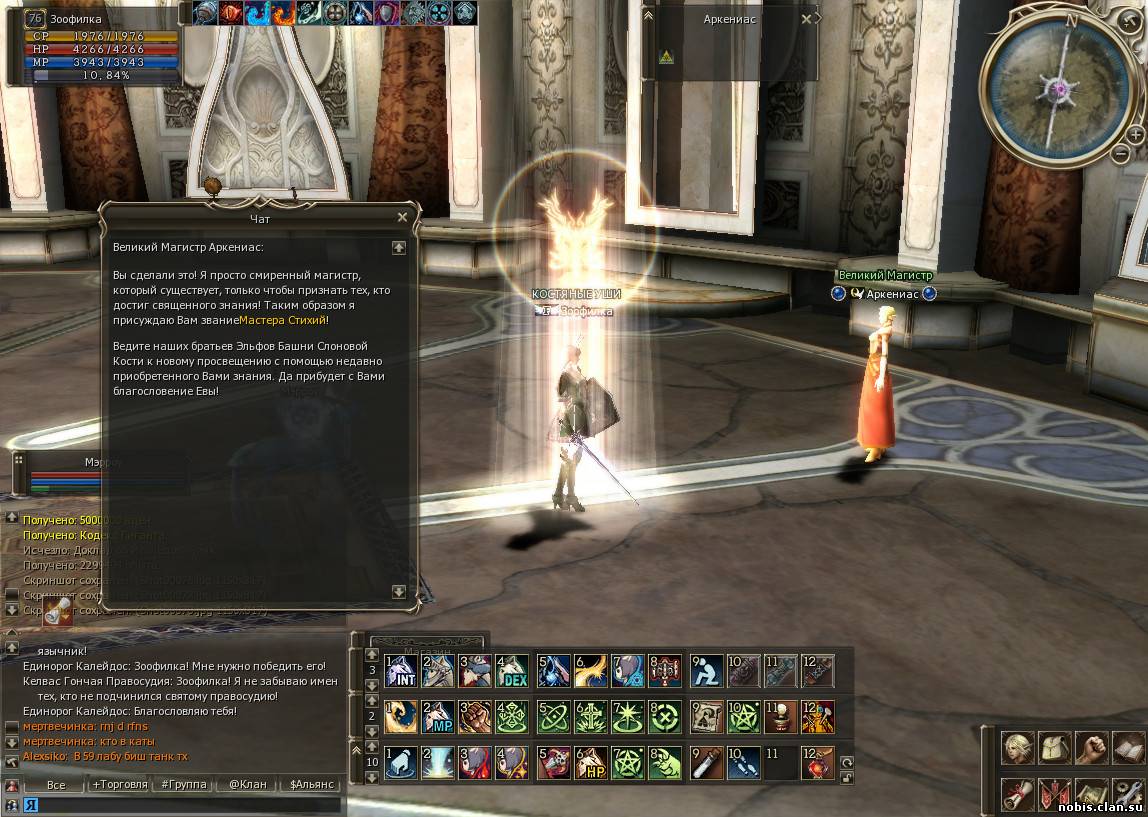The width and height of the screenshot is (1148, 817).
Task: Use the MP wolf skill slot
Action: pos(438,716)
